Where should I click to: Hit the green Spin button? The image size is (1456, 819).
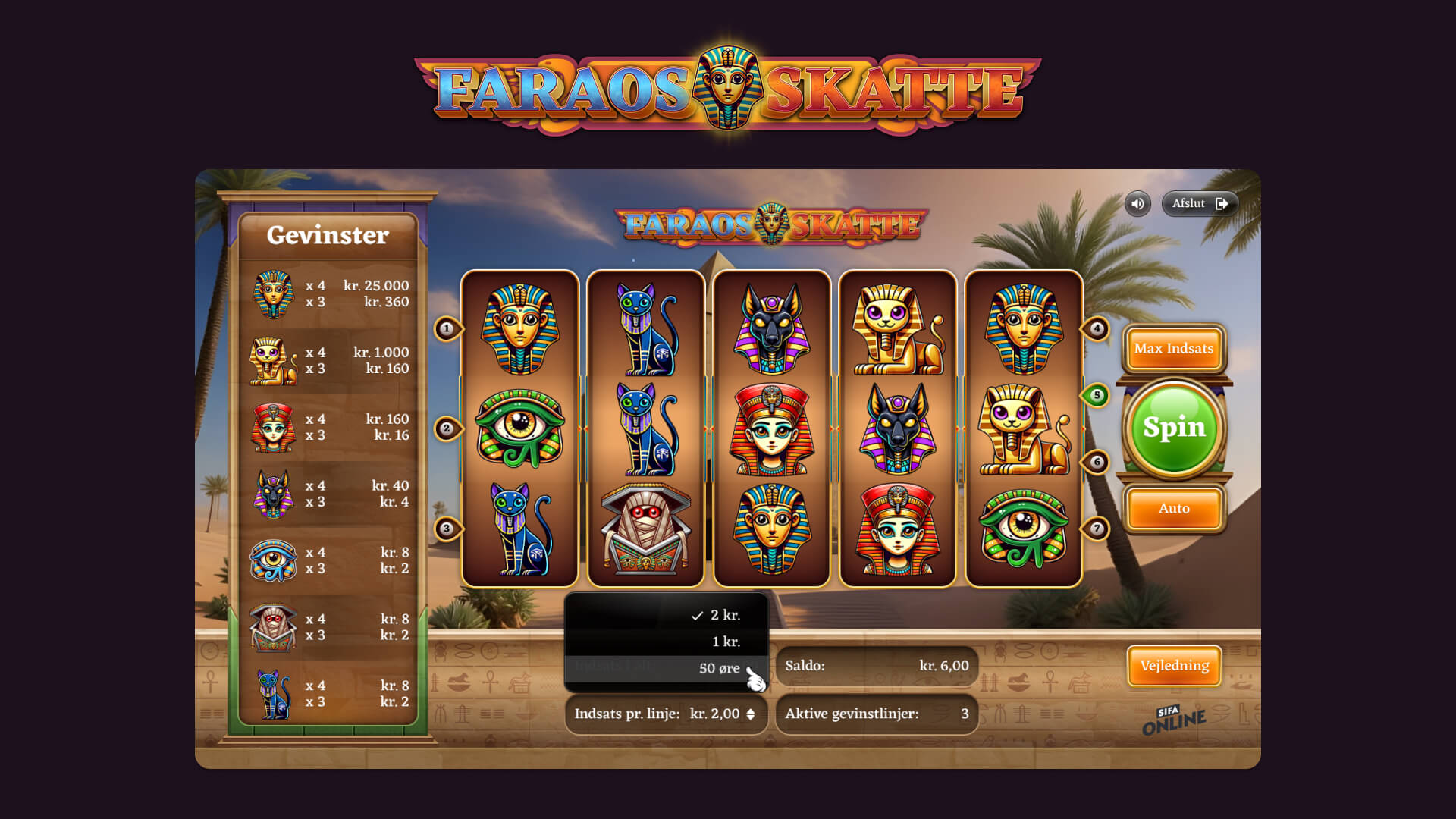(1174, 428)
